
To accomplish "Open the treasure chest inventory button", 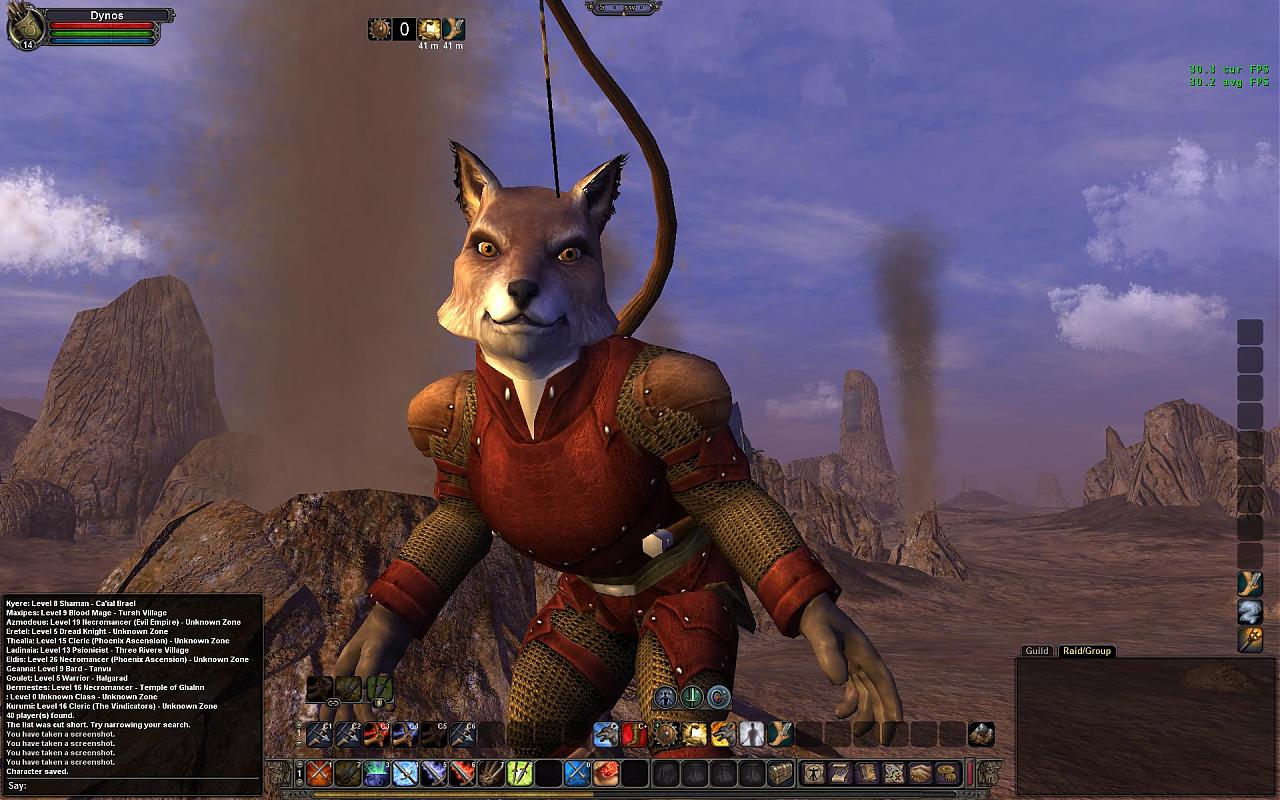I will tap(780, 773).
